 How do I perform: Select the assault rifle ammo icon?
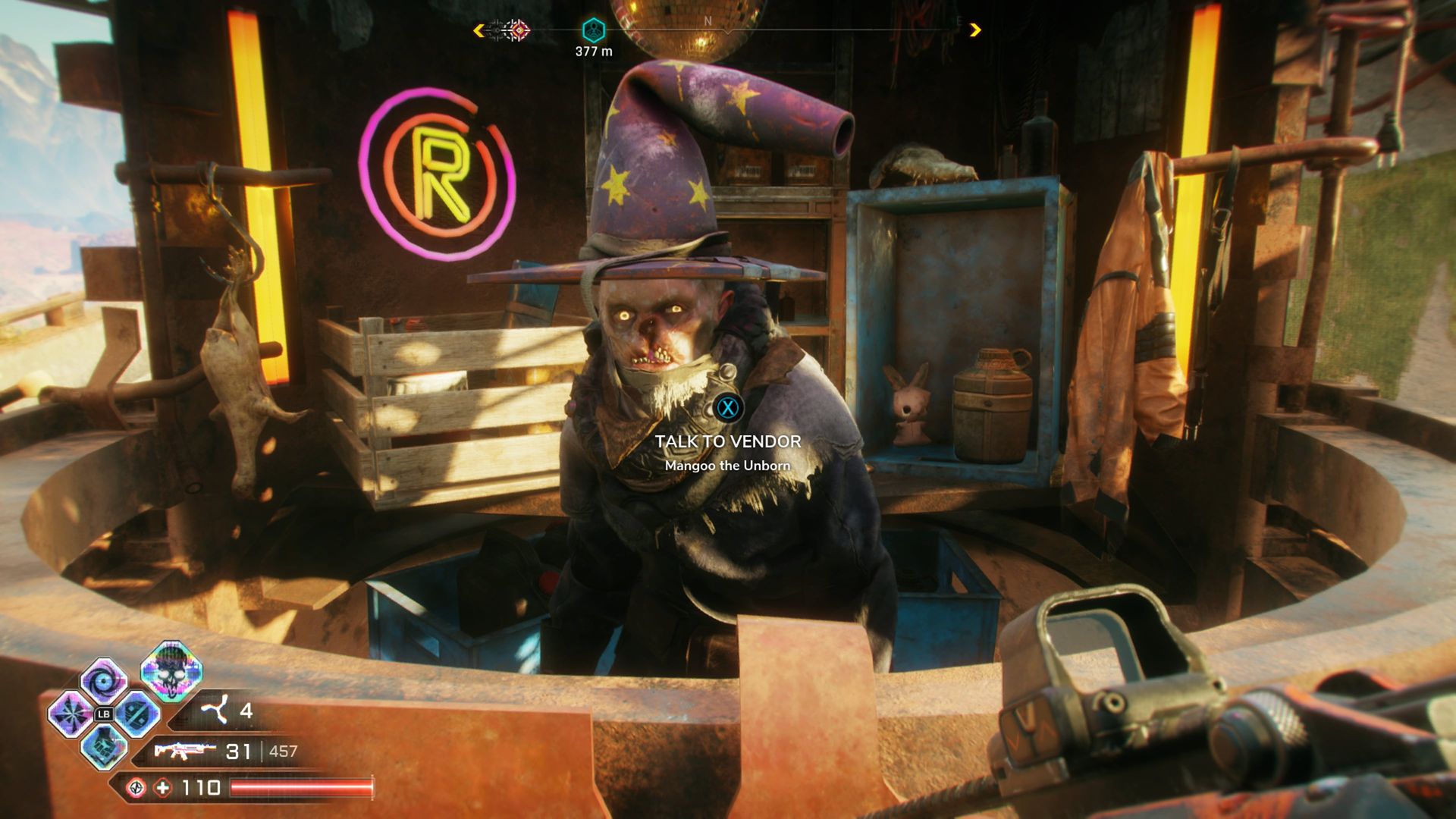pos(187,751)
